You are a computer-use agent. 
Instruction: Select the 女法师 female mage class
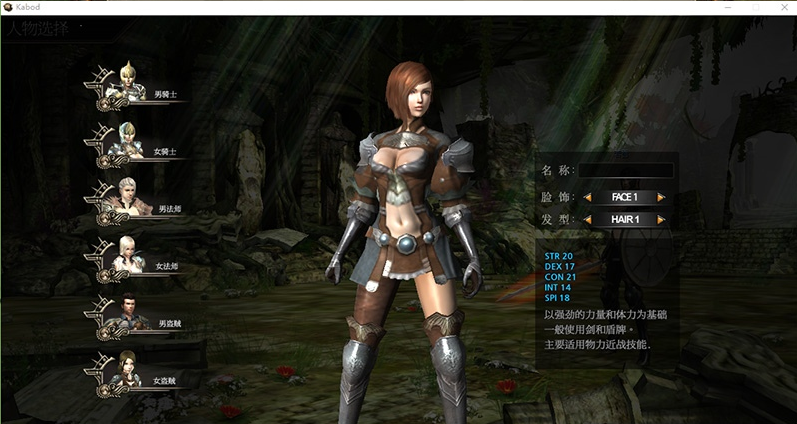point(138,260)
